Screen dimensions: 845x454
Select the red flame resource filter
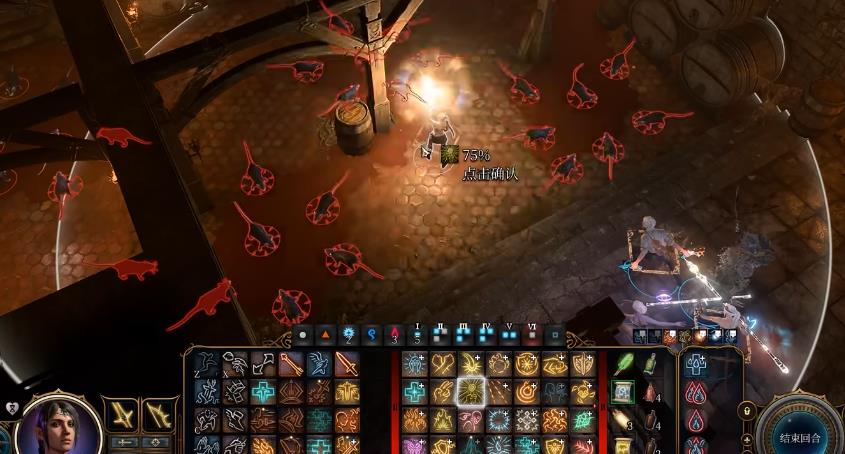click(395, 333)
